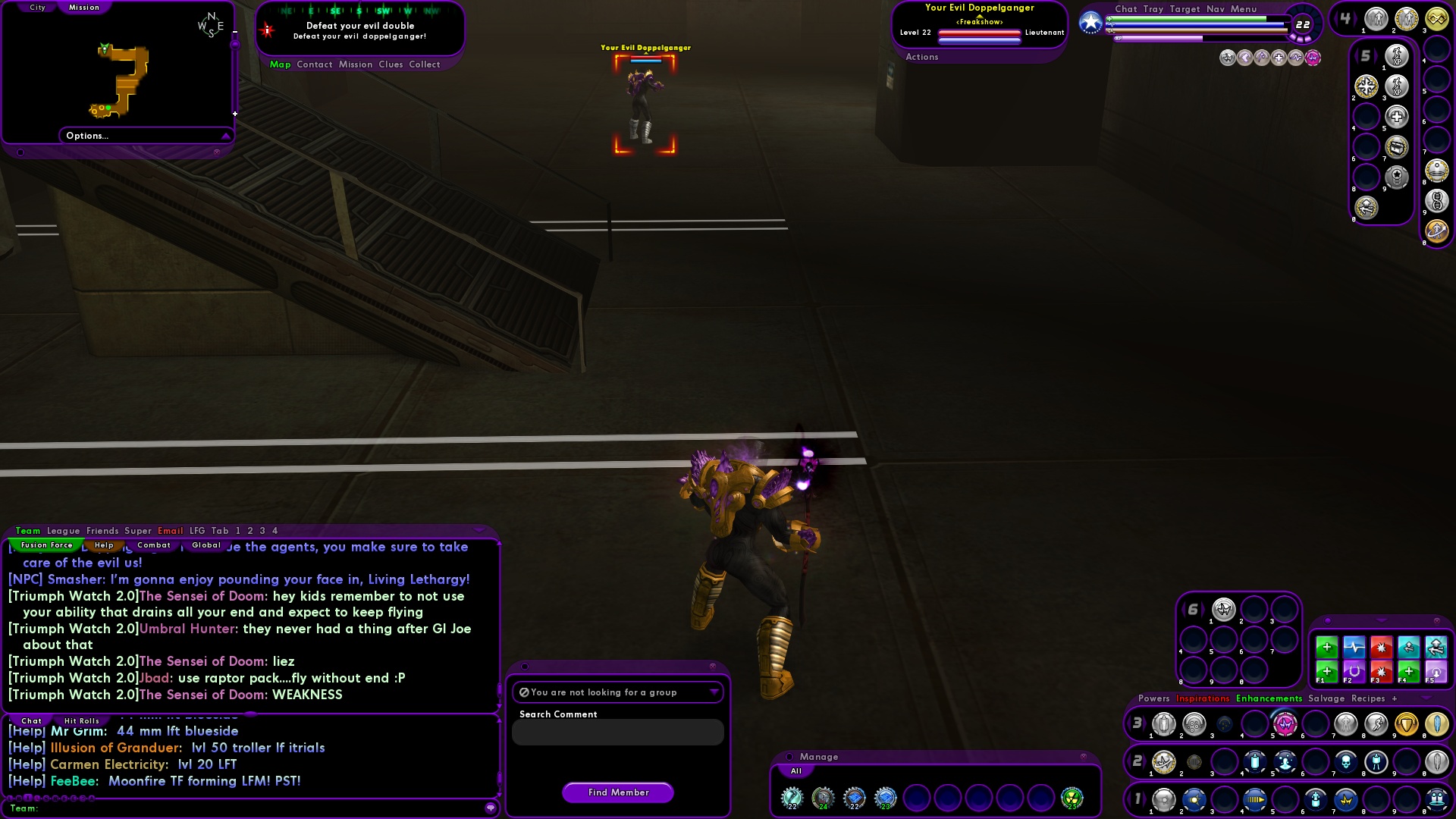Select the level 25 radioactive enhancement in Manage window
The image size is (1456, 819).
1074,799
